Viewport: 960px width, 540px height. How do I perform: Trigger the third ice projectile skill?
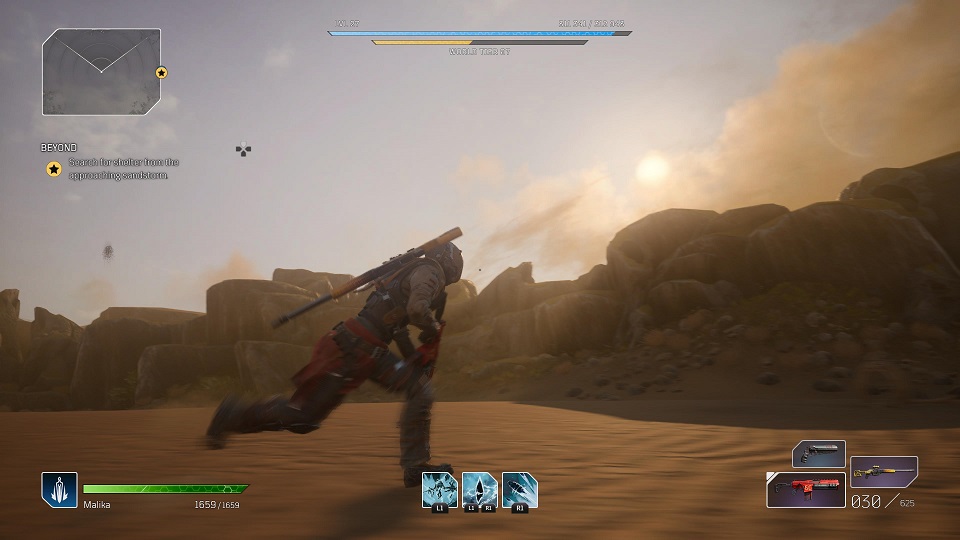click(520, 489)
